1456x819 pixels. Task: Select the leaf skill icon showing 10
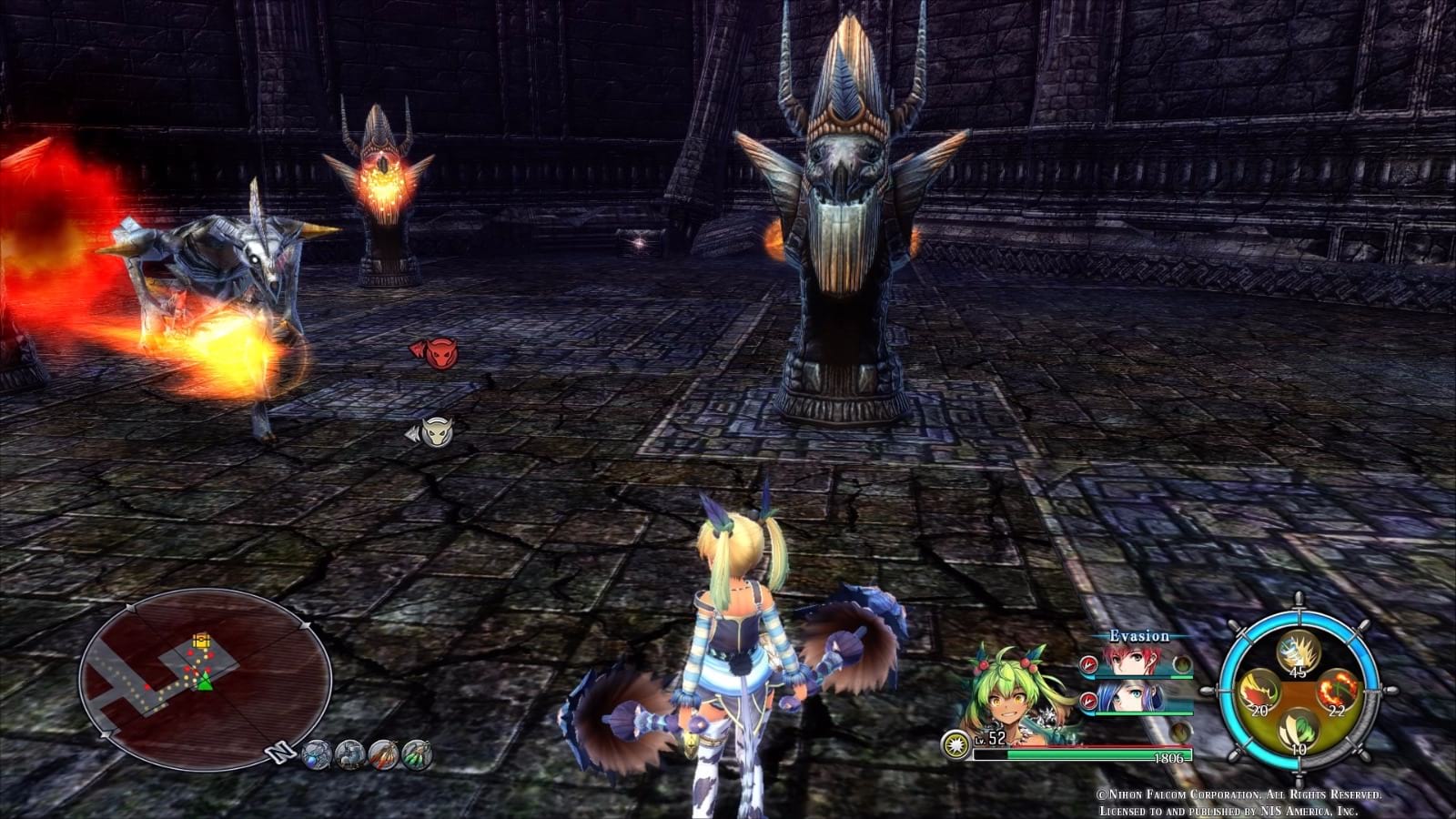[1298, 728]
